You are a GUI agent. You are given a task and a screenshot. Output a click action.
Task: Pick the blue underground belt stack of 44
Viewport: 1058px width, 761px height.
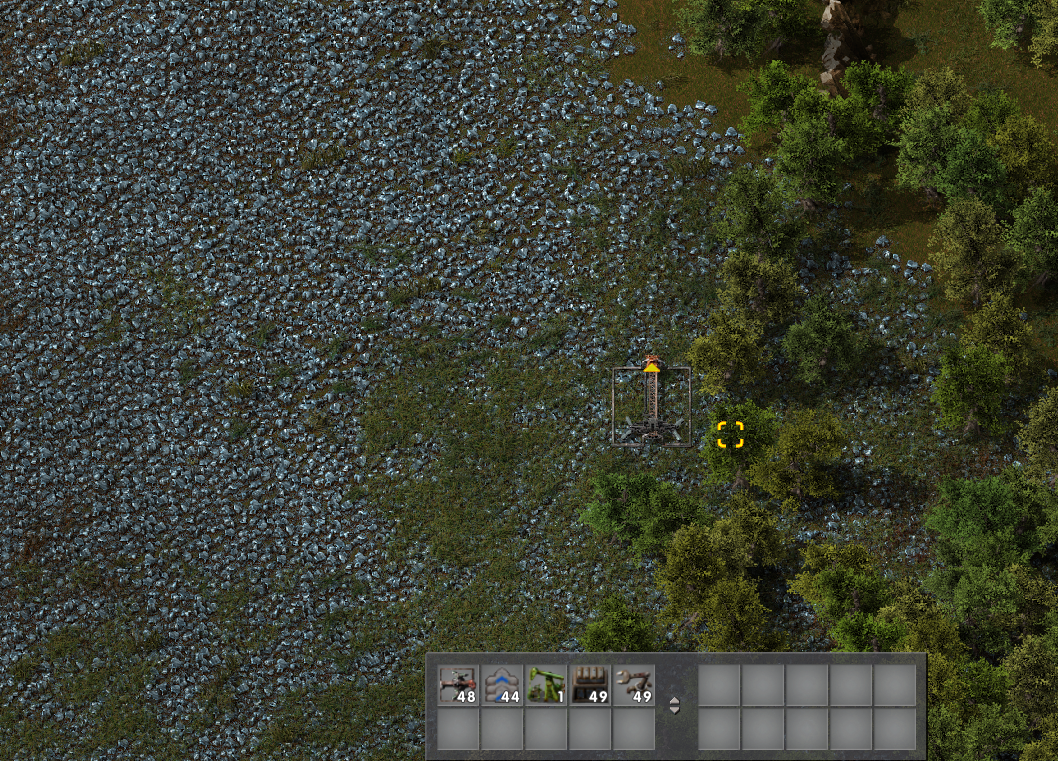click(x=503, y=686)
